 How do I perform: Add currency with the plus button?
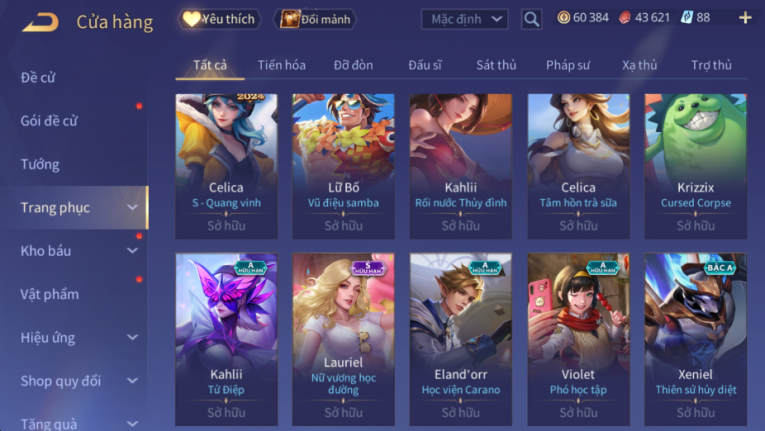pos(744,18)
